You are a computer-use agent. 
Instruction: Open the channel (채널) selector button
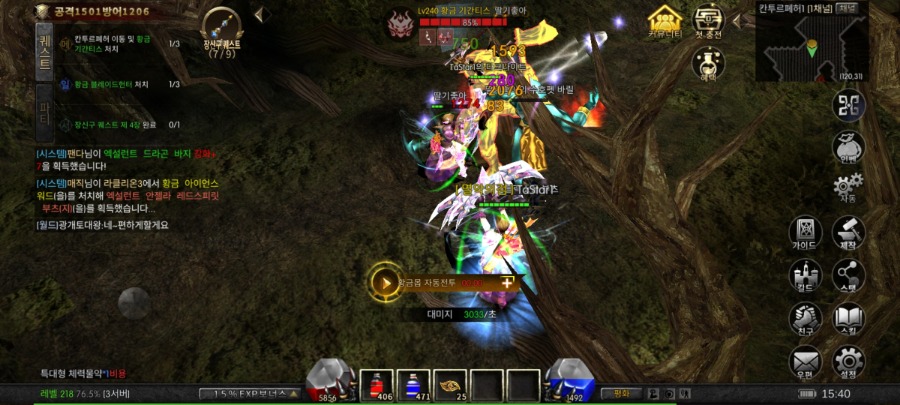click(848, 8)
